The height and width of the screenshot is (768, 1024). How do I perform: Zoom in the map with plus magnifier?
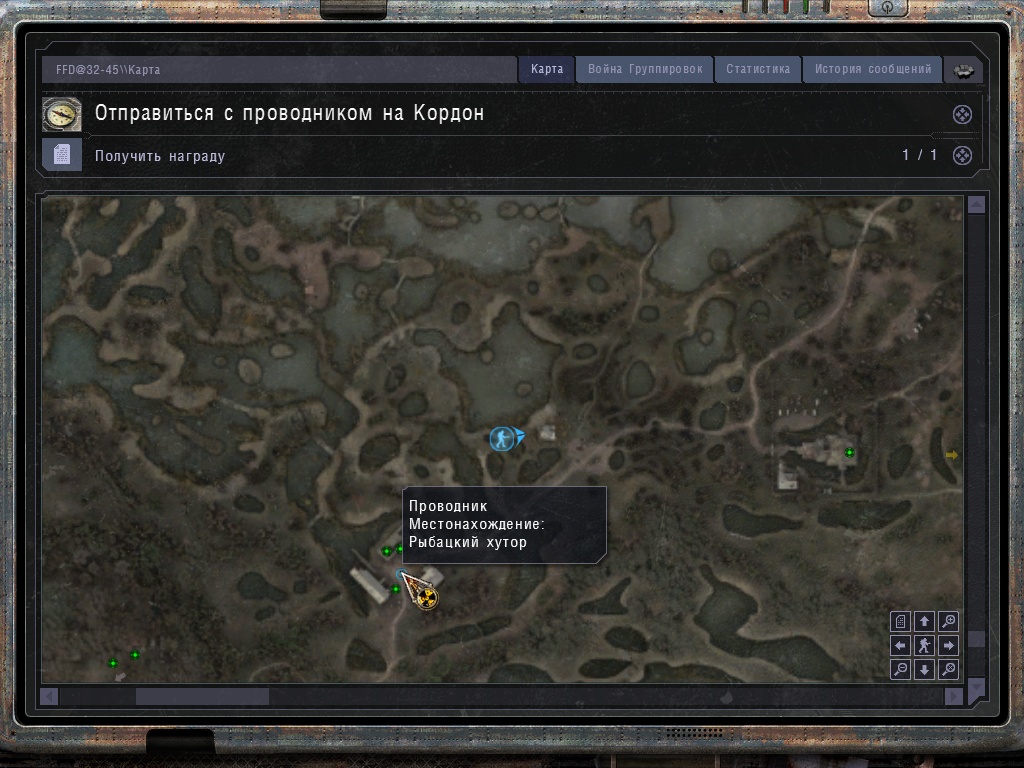pyautogui.click(x=949, y=622)
